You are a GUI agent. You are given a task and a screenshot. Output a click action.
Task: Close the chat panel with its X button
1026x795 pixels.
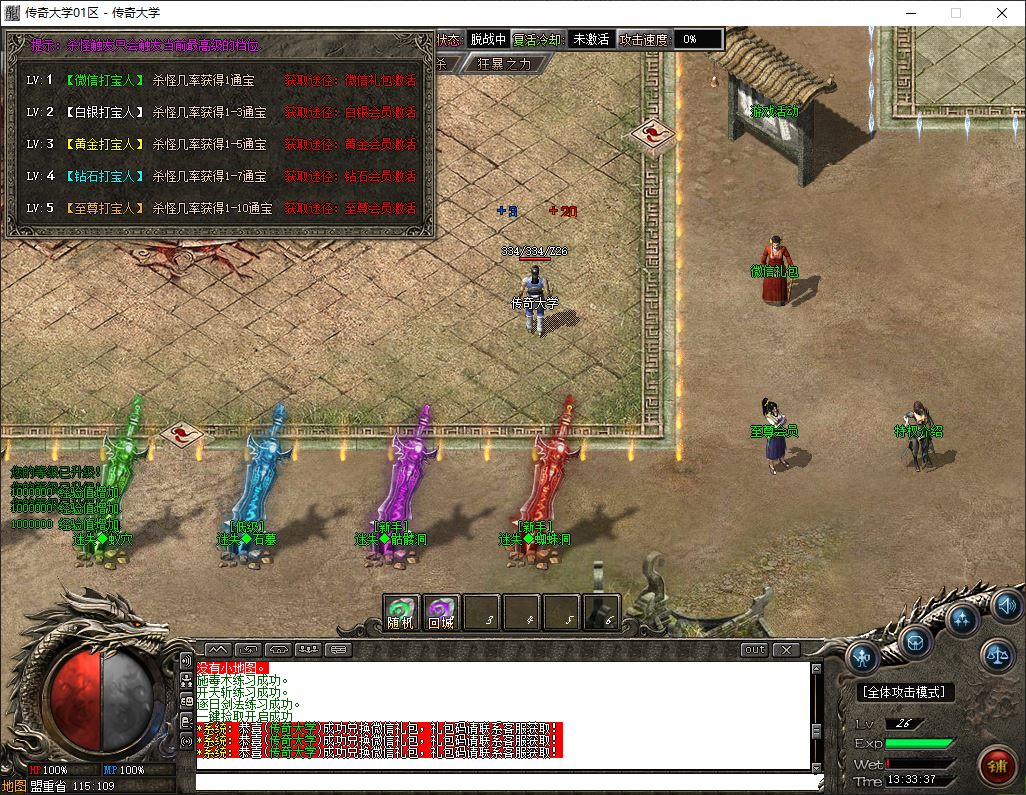click(787, 649)
